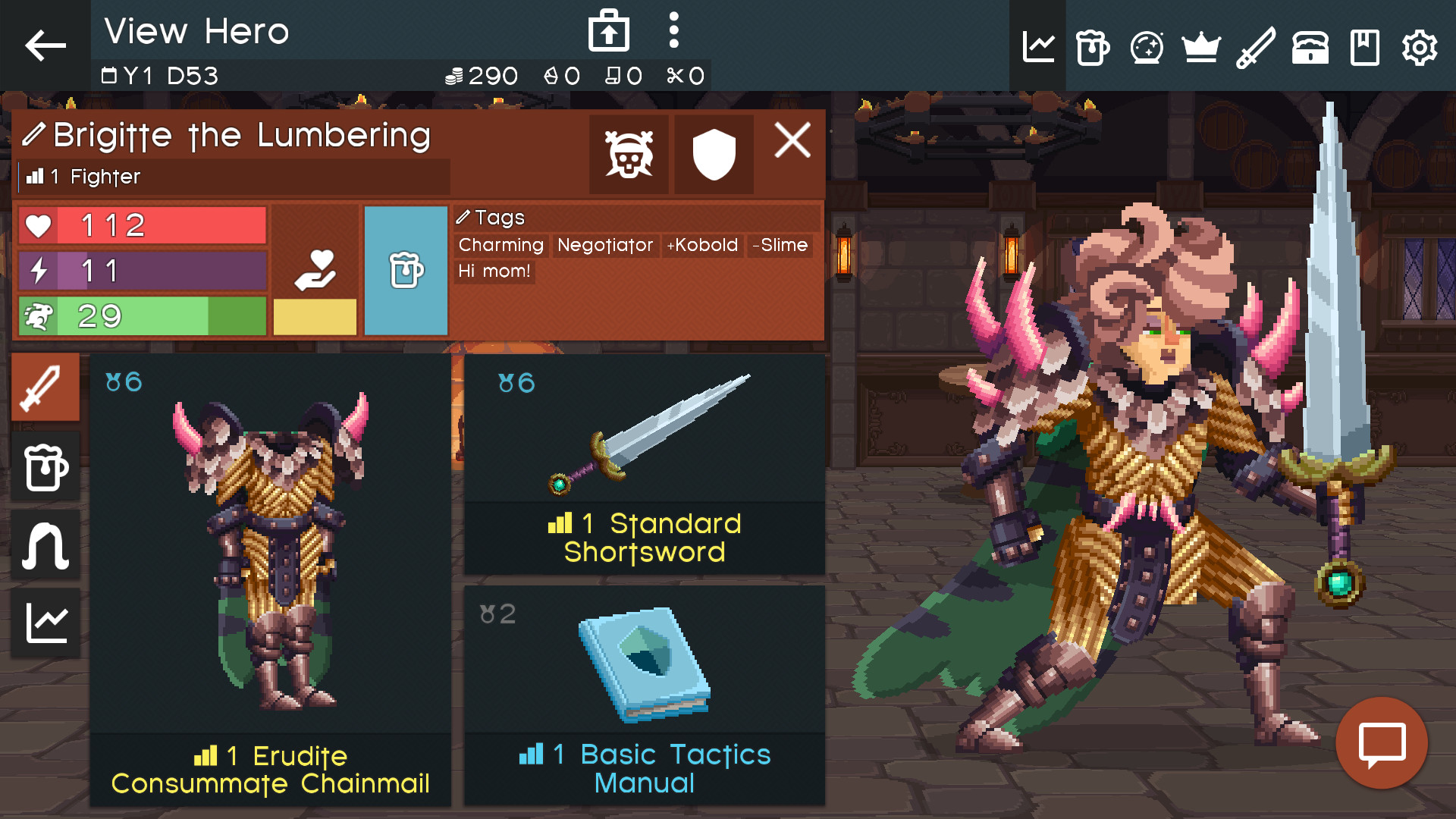
Task: Open the three-dot overflow menu
Action: pos(673,30)
